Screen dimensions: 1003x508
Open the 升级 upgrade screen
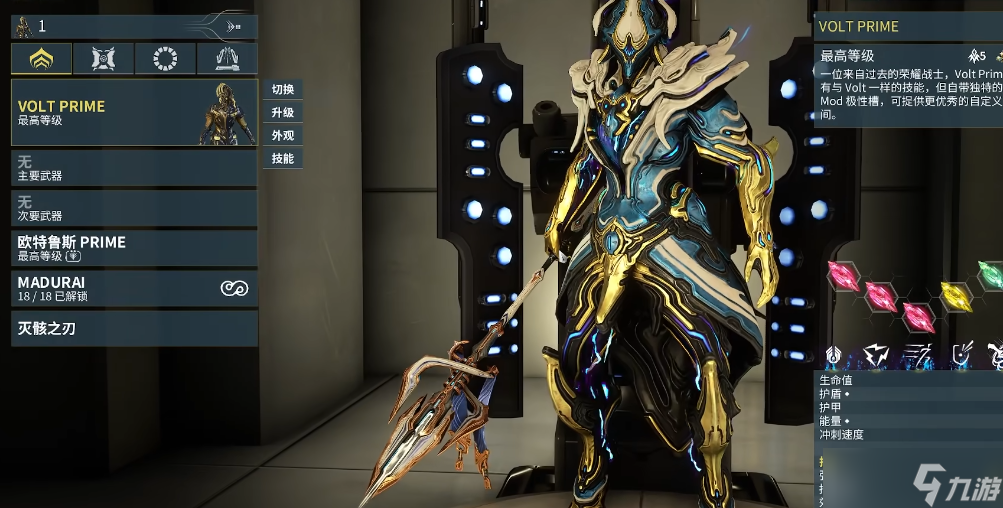click(283, 113)
